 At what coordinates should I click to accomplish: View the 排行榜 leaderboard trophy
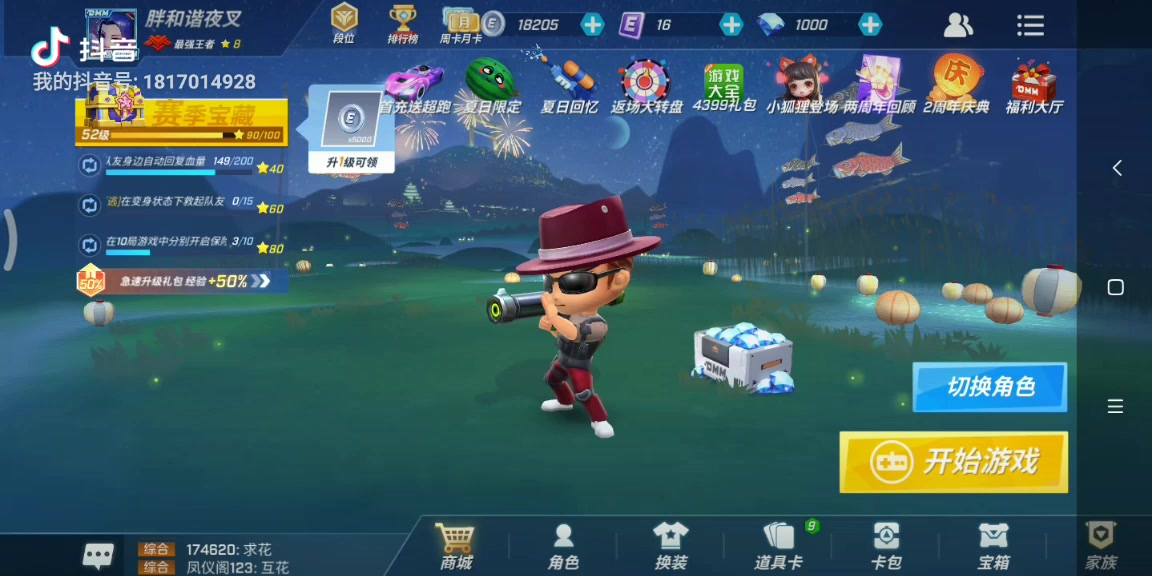(x=403, y=24)
